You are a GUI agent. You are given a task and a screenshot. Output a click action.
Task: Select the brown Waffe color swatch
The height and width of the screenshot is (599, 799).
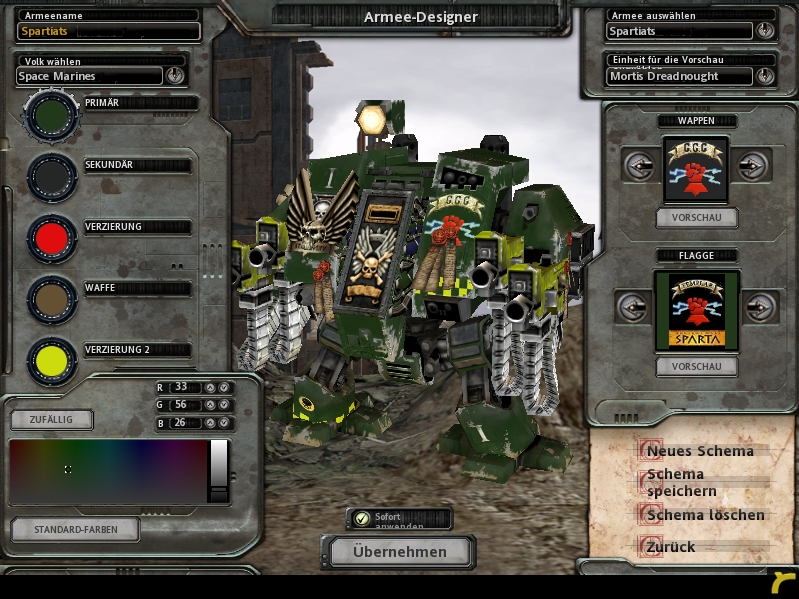point(52,297)
